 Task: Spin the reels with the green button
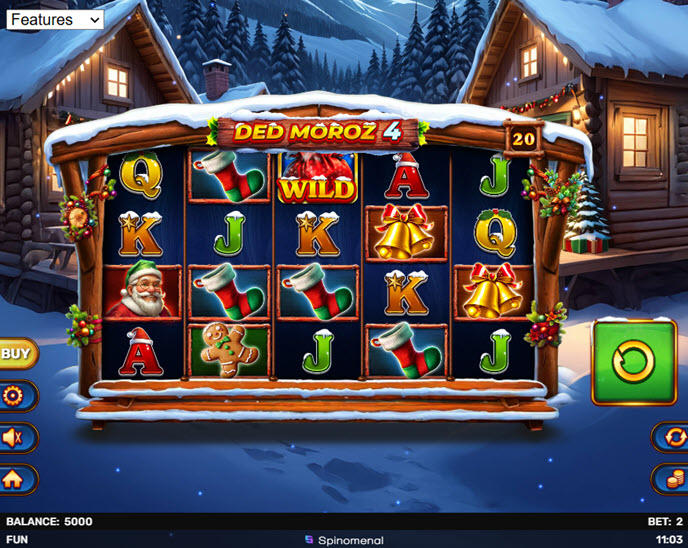click(634, 361)
